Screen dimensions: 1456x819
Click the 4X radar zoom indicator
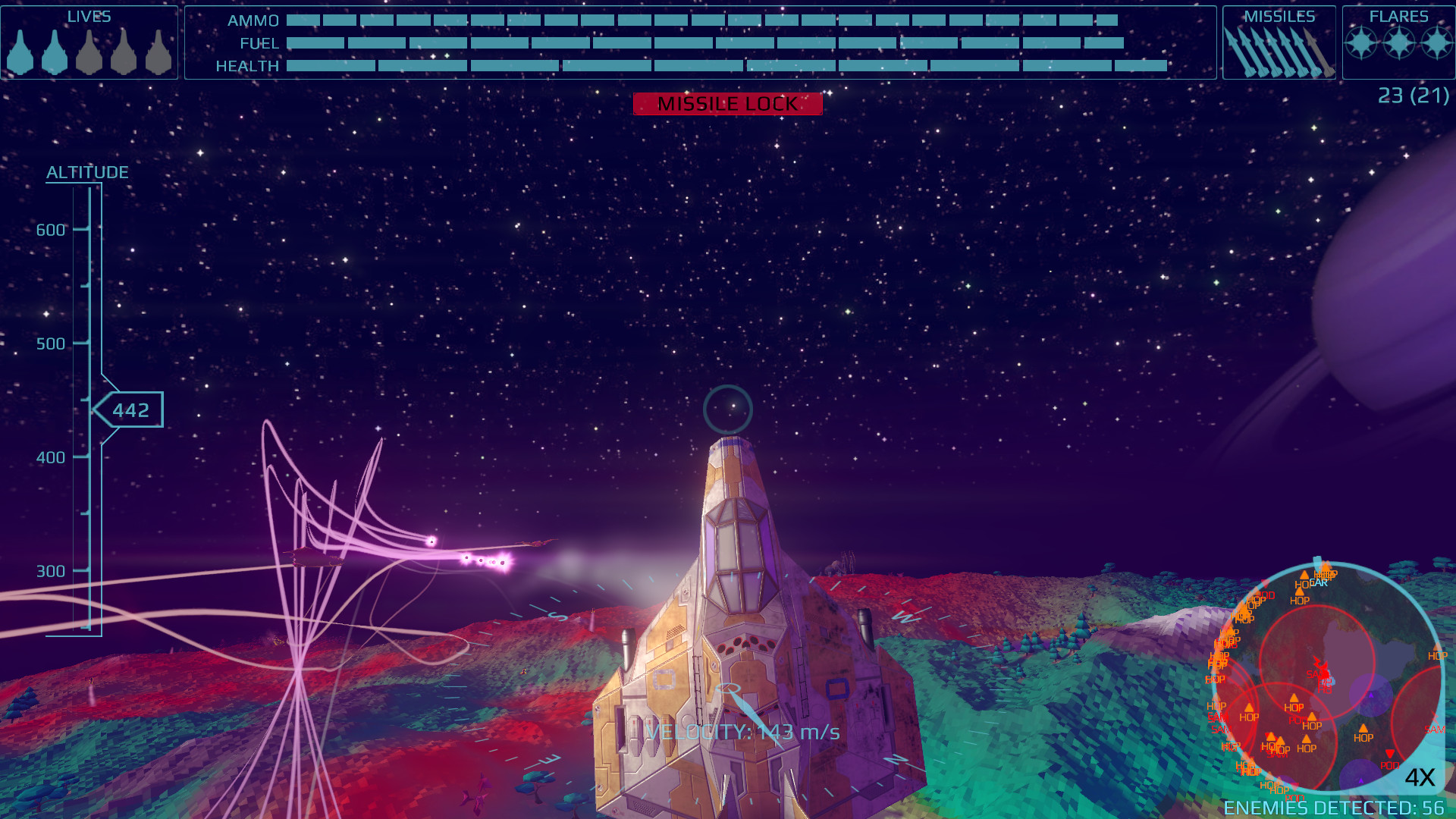point(1420,777)
